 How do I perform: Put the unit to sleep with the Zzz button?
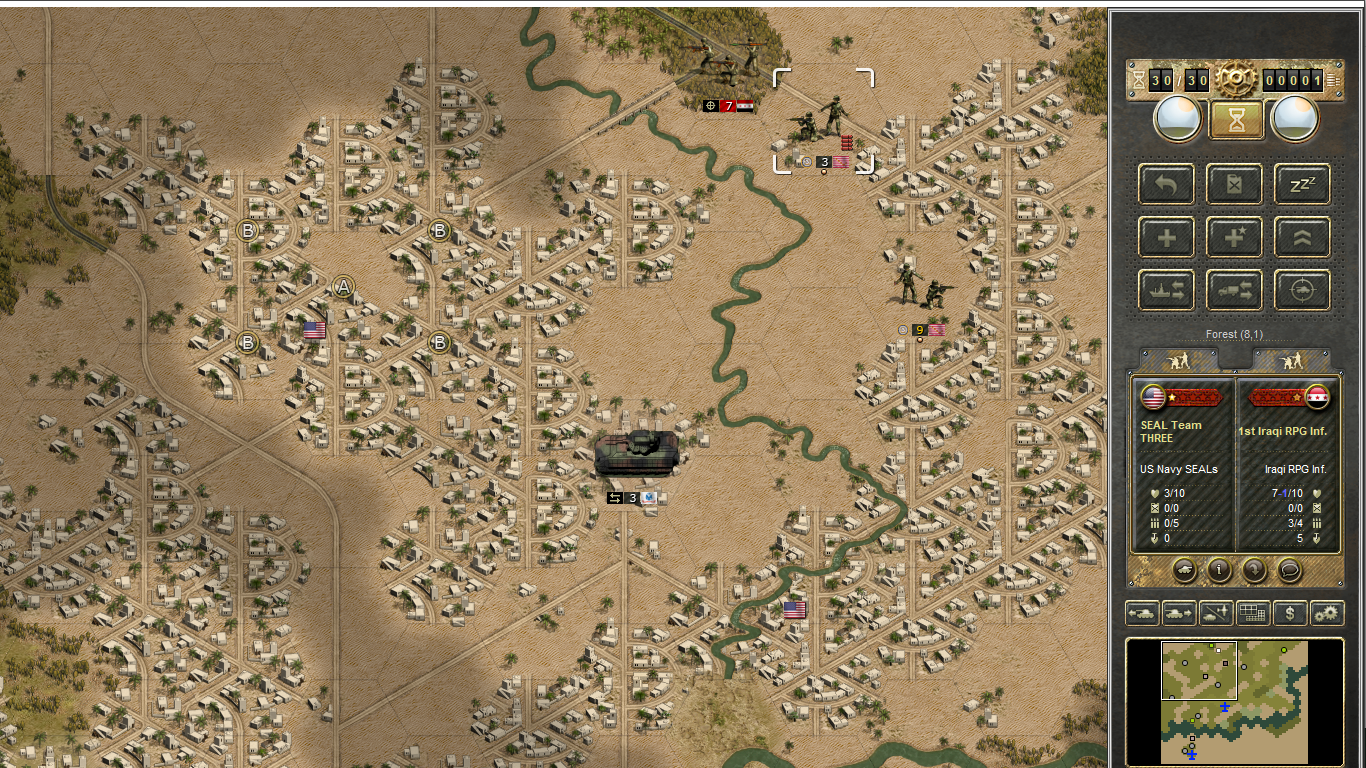(1301, 184)
